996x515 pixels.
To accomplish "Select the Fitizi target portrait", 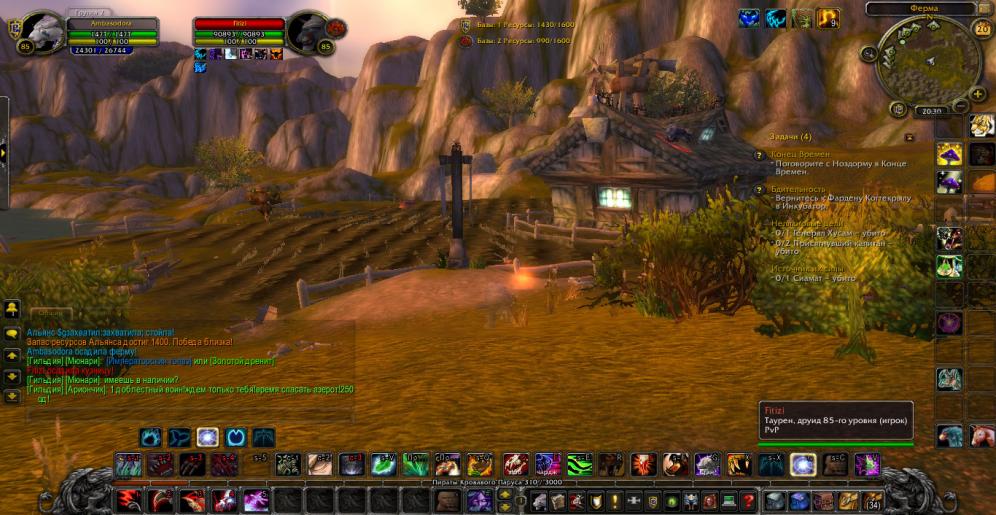I will tap(309, 31).
